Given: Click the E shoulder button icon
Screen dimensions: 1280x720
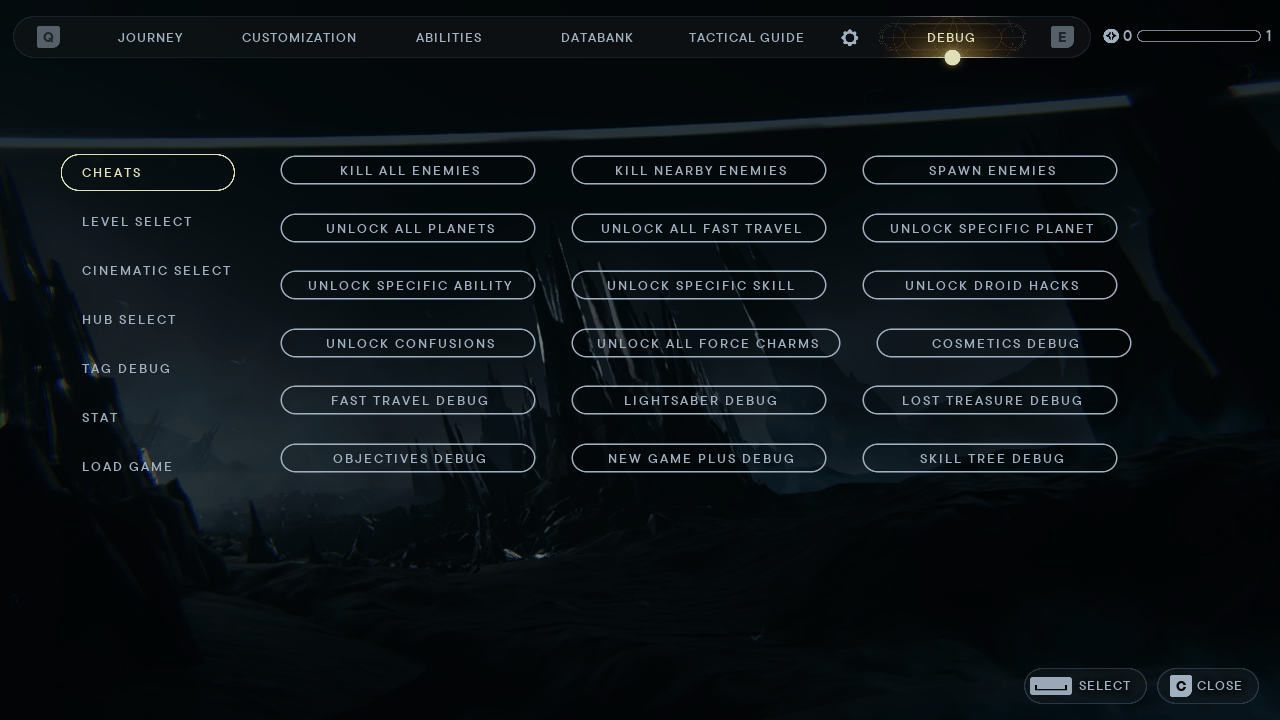Looking at the screenshot, I should 1061,37.
